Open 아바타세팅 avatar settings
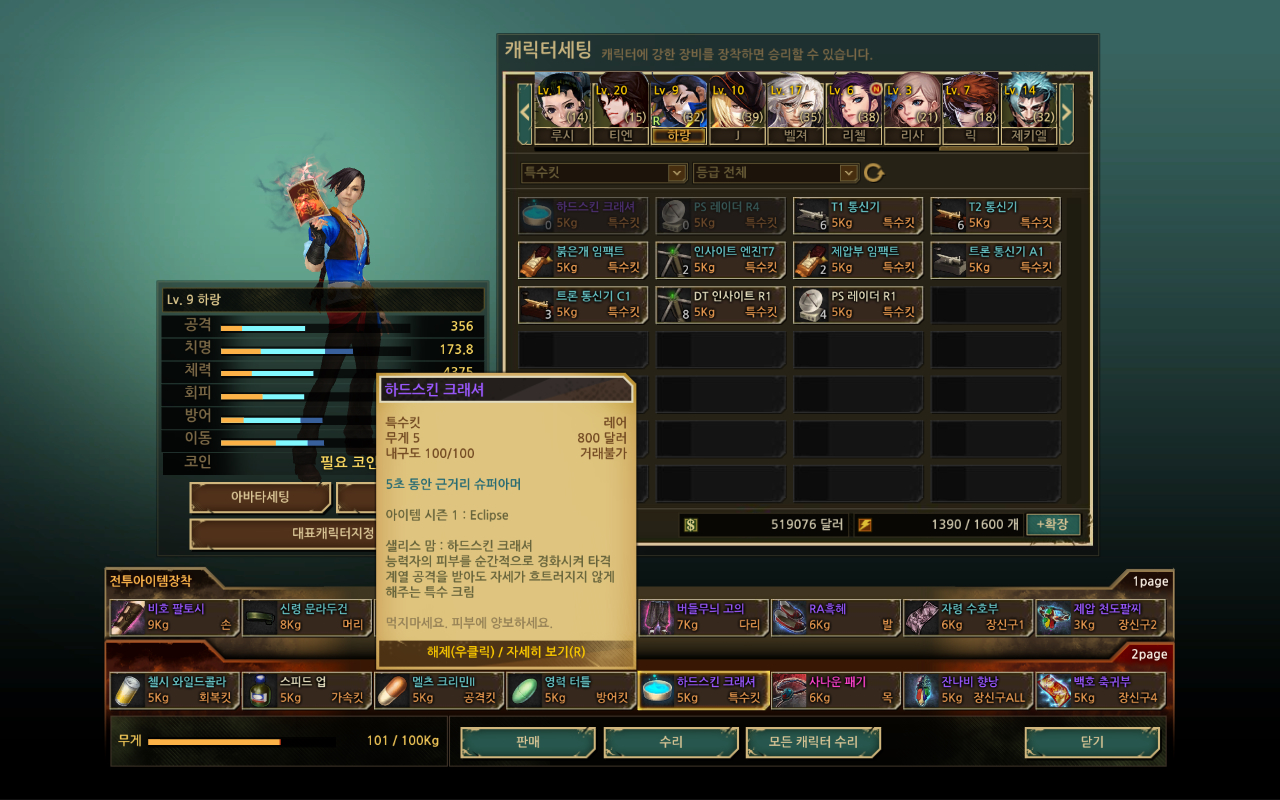 pyautogui.click(x=260, y=497)
